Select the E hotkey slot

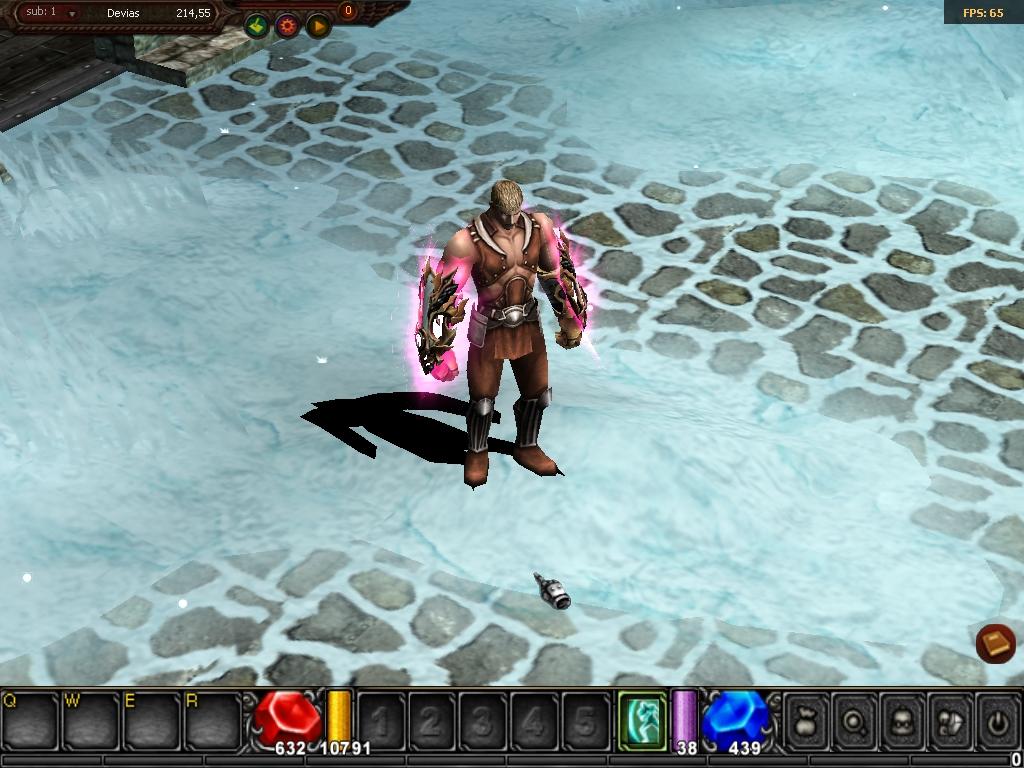pyautogui.click(x=152, y=720)
